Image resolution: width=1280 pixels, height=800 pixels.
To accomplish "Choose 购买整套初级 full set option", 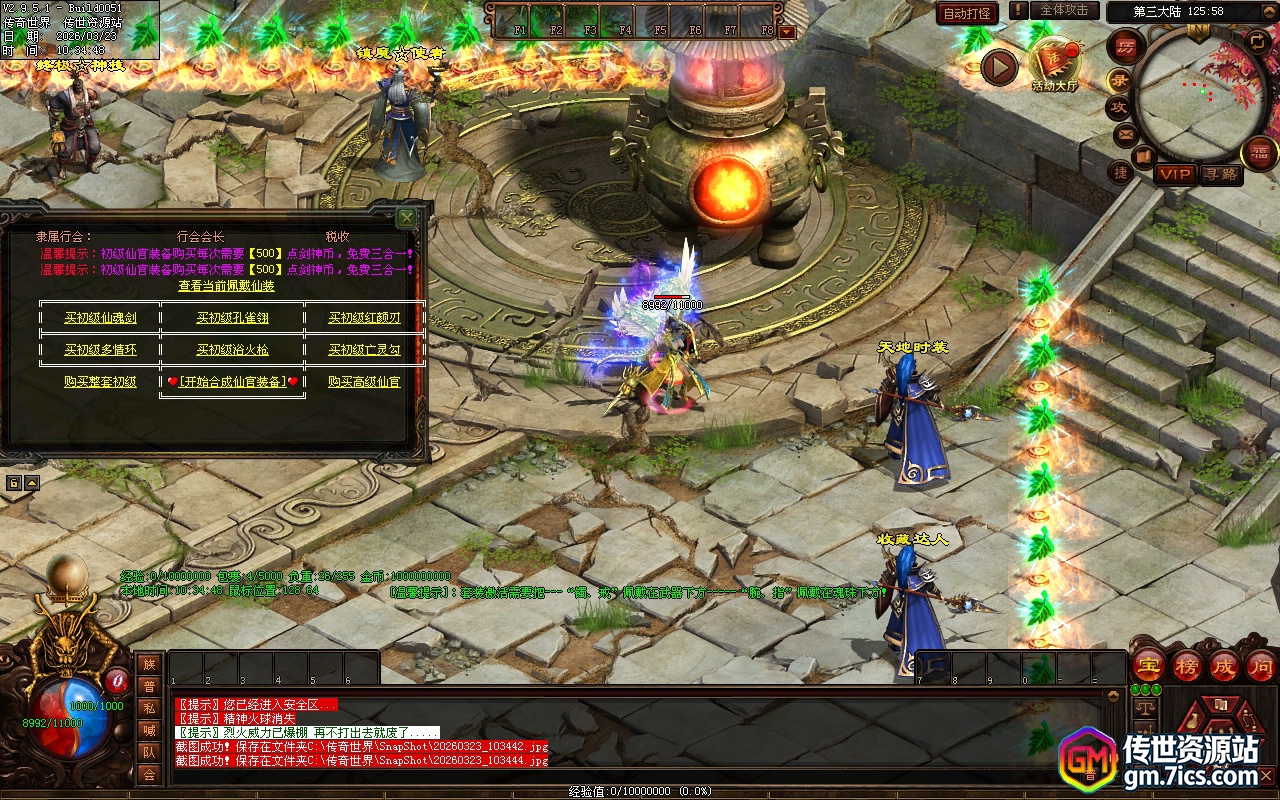I will click(100, 382).
